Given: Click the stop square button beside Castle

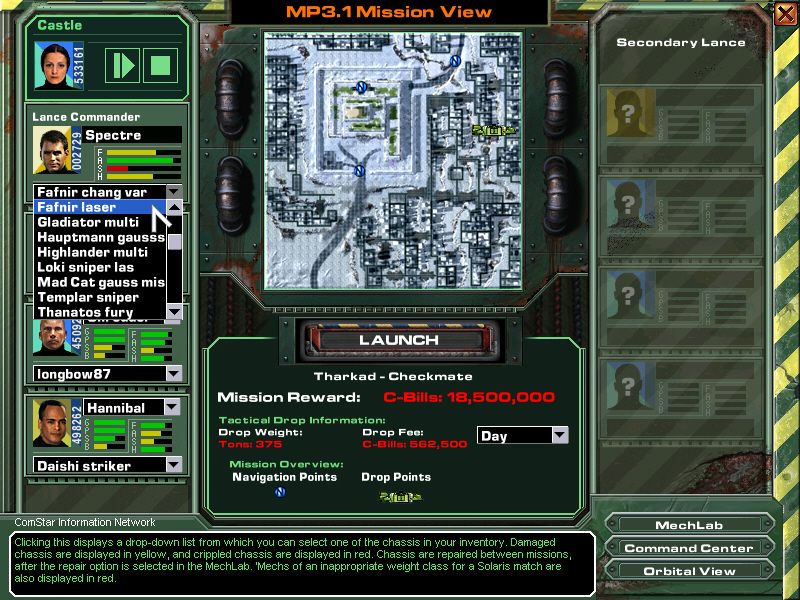Looking at the screenshot, I should coord(158,65).
